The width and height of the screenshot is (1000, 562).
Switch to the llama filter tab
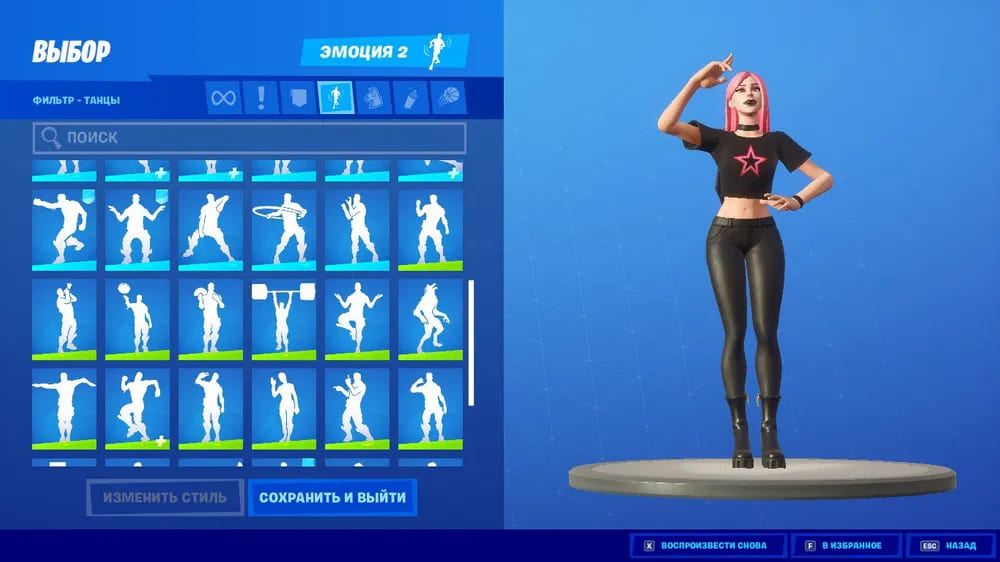(x=372, y=98)
